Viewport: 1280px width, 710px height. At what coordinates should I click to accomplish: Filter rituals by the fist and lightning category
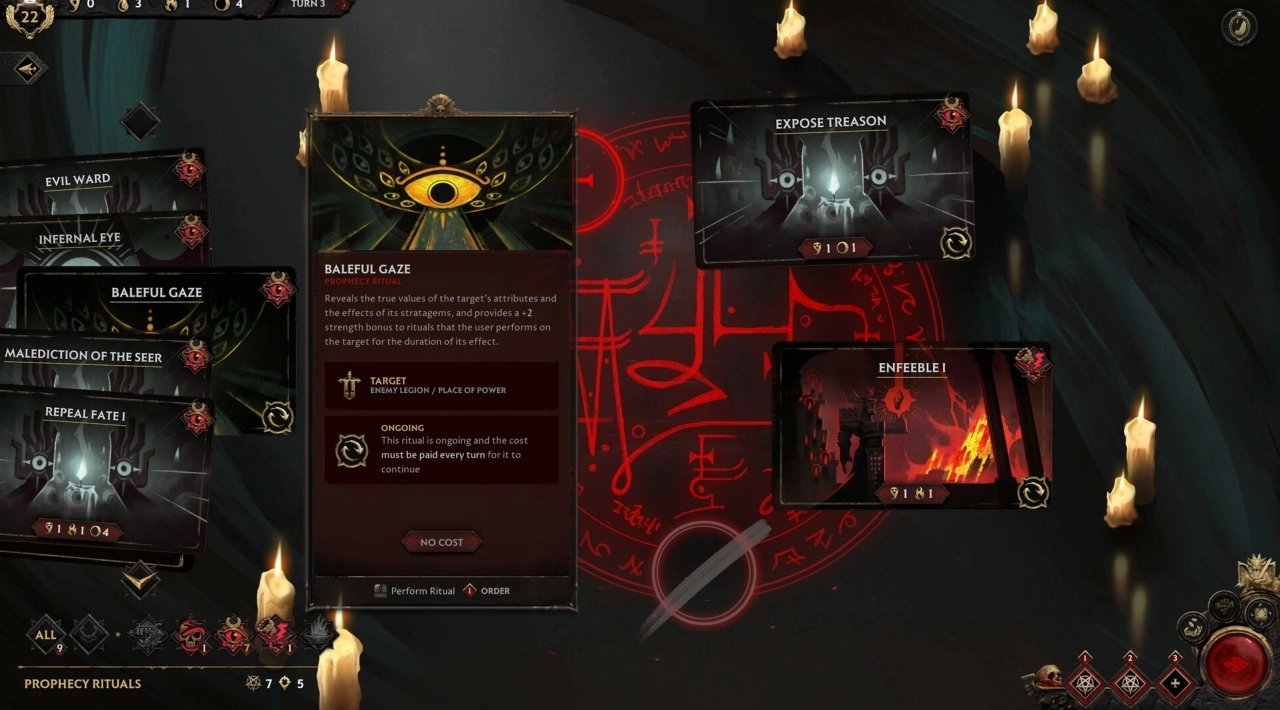(273, 634)
